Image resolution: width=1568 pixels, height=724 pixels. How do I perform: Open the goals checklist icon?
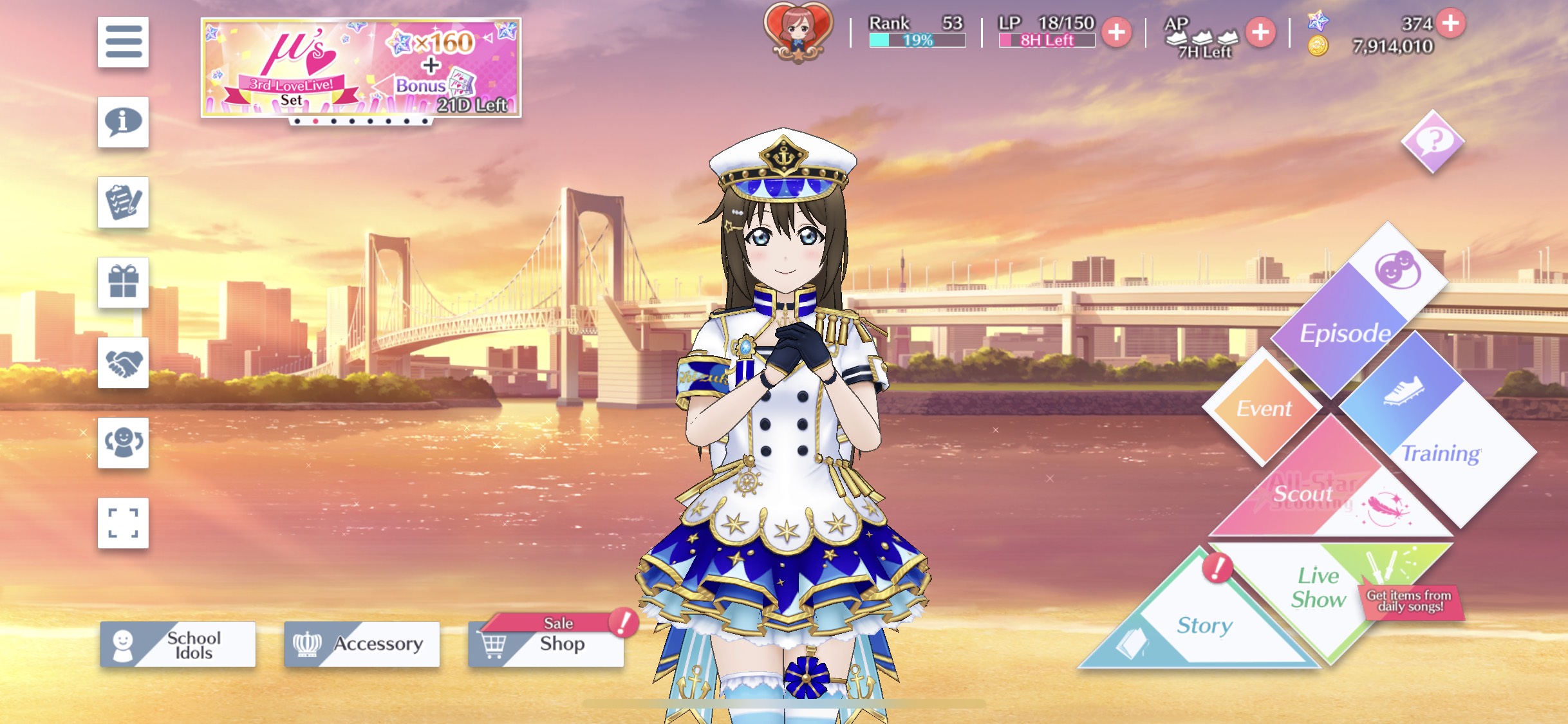123,202
